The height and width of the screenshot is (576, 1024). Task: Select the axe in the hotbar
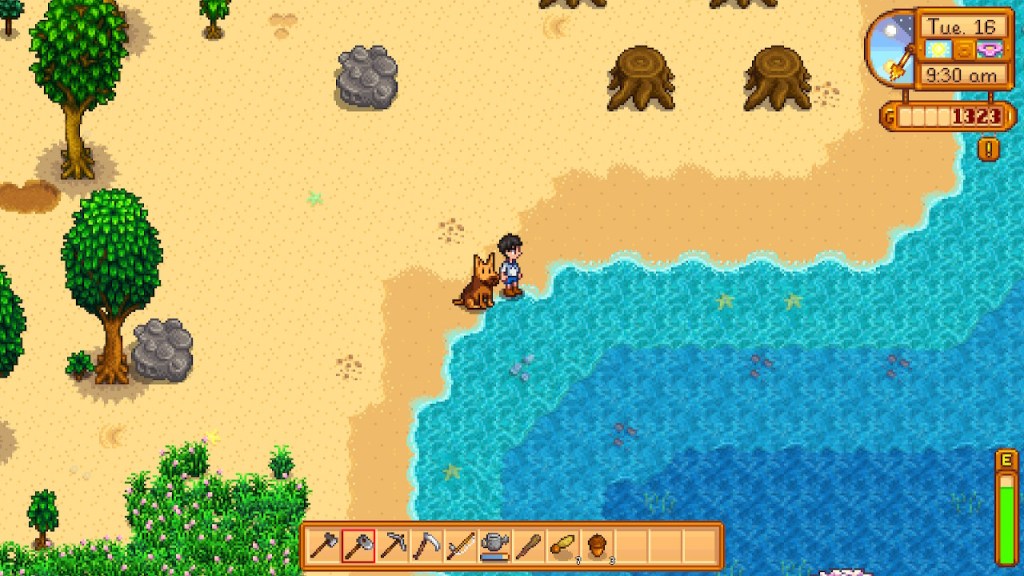[x=358, y=546]
